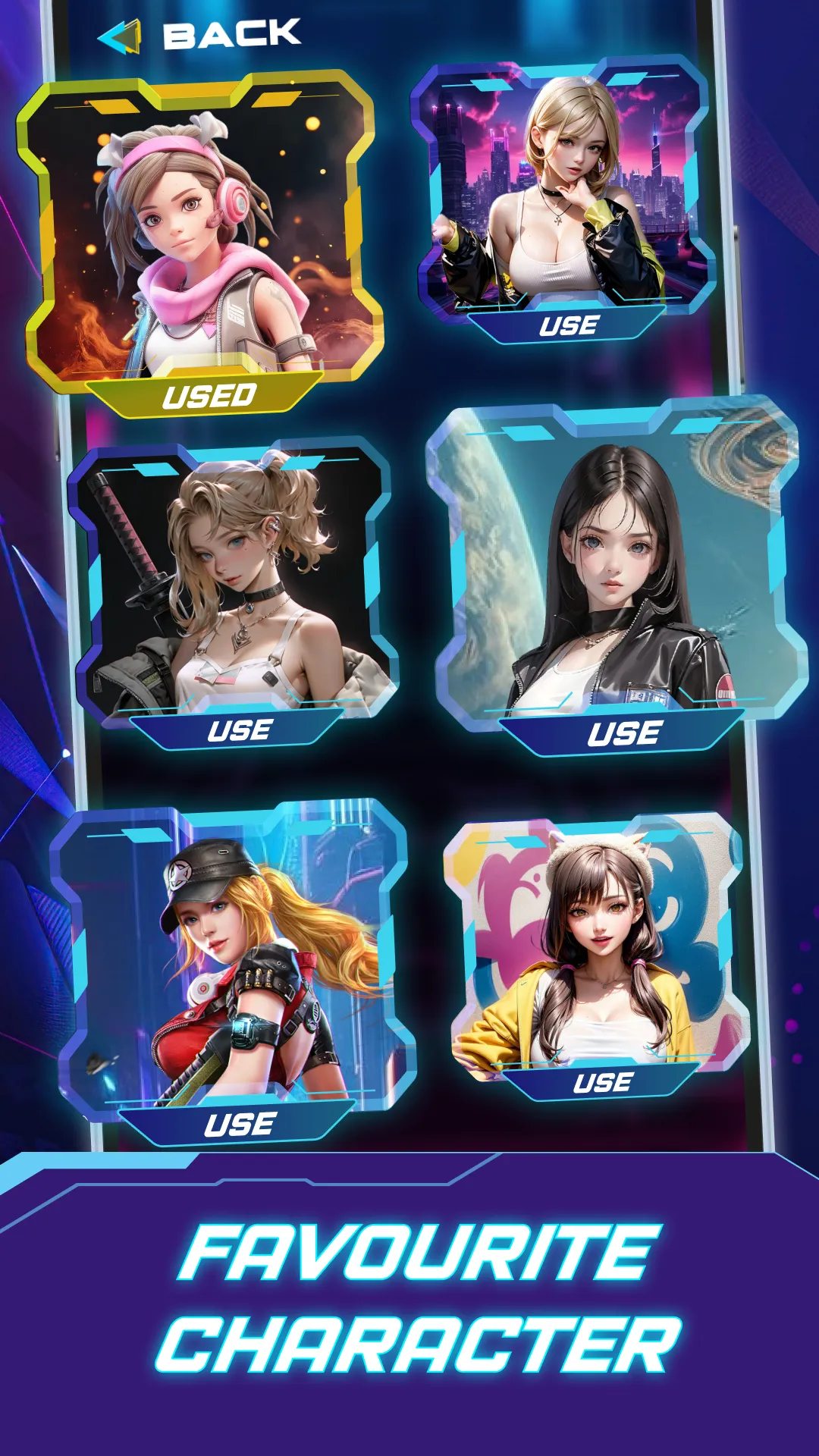Choose the red-outfit capped character portrait
The image size is (819, 1456).
point(235,955)
